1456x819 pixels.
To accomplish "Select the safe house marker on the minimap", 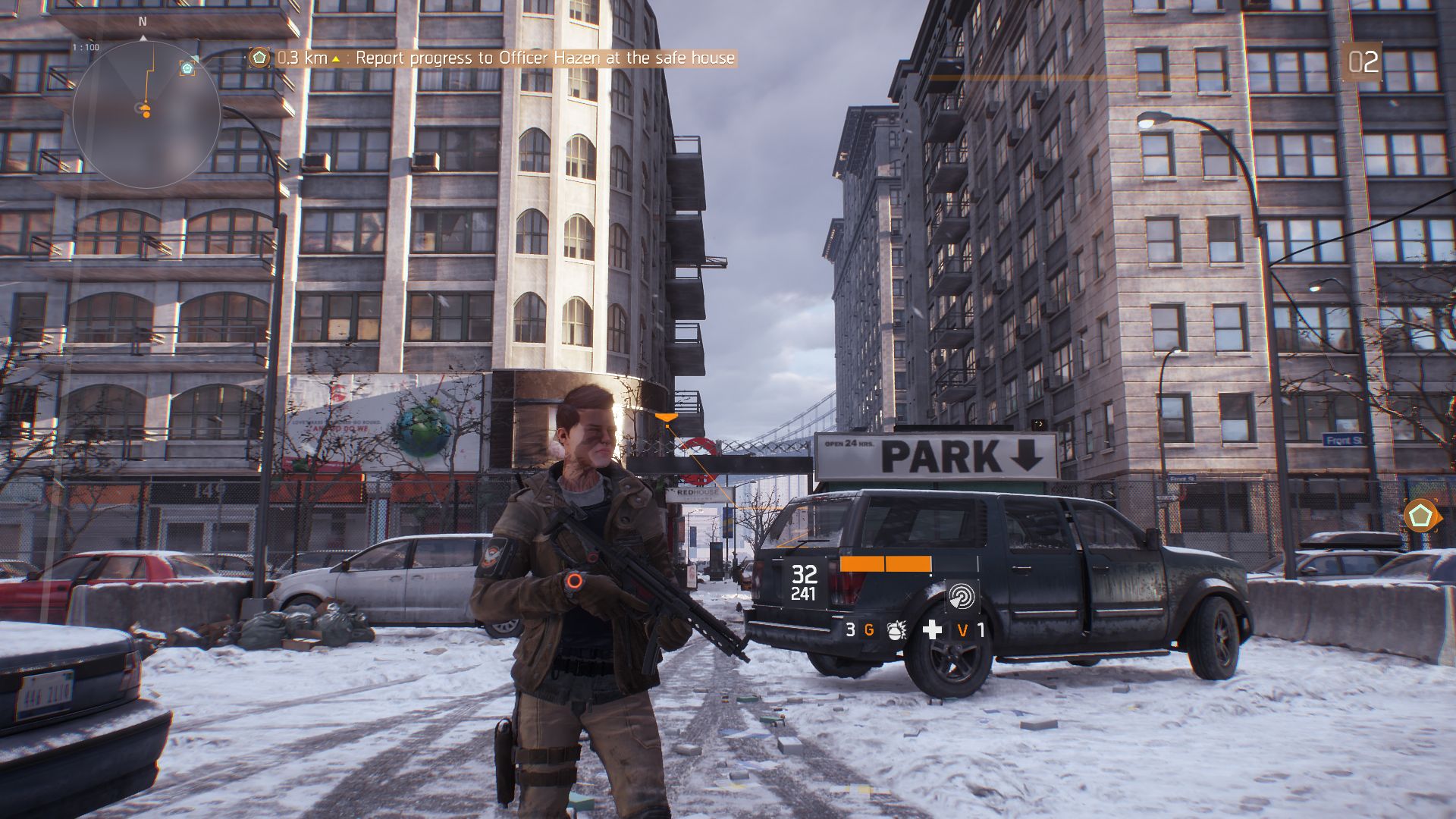I will [187, 68].
